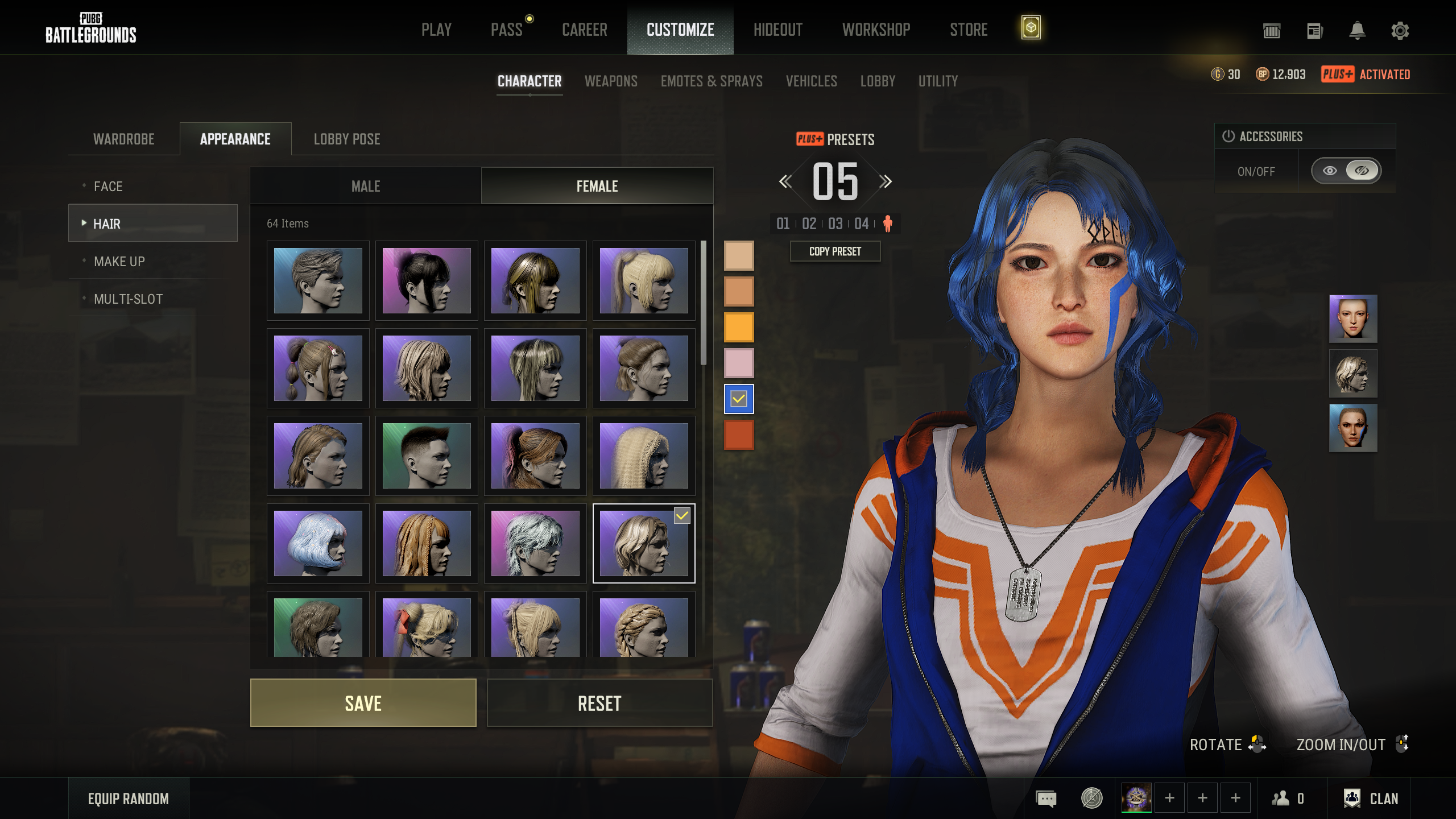Navigate to the Store menu

[969, 30]
